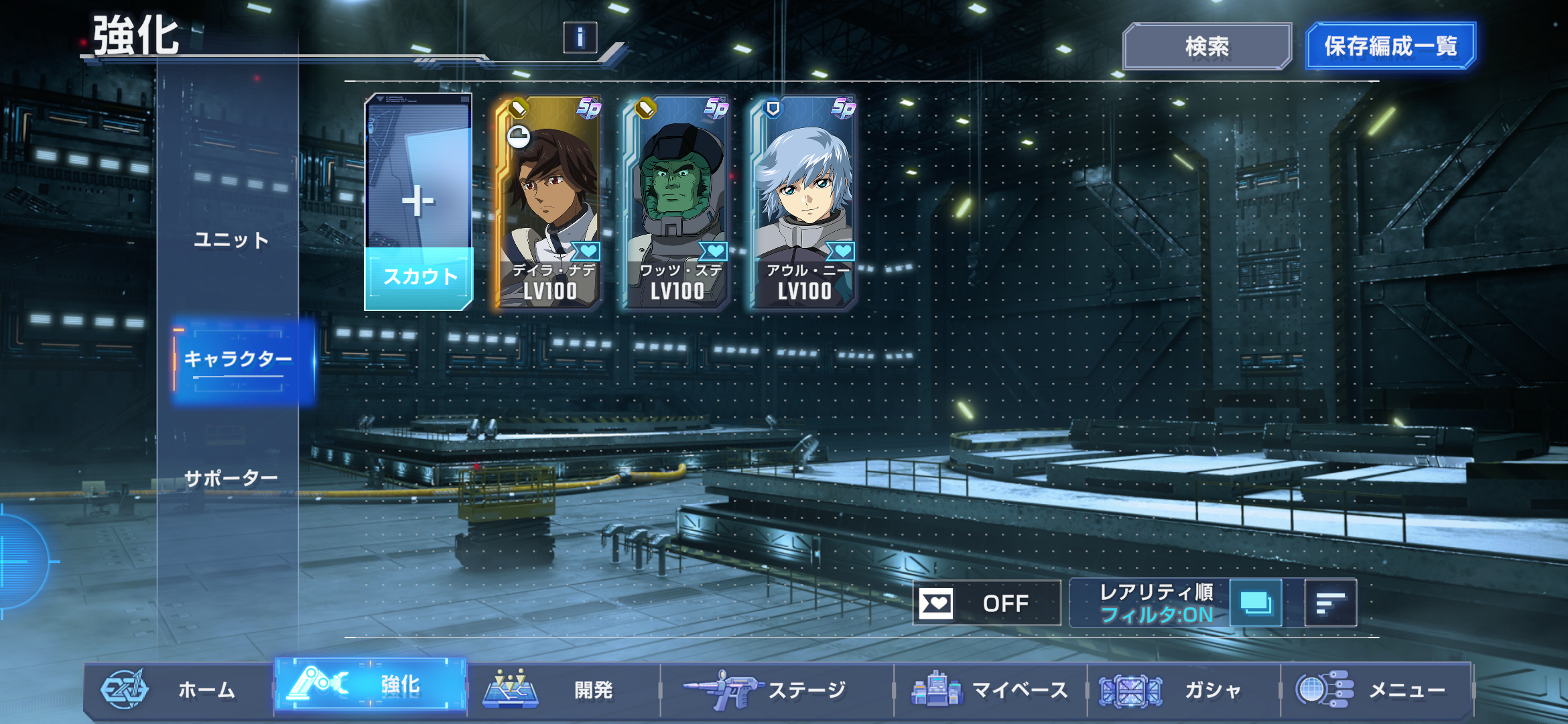1568x724 pixels.
Task: Go to ホーム in the bottom menu
Action: [x=178, y=690]
